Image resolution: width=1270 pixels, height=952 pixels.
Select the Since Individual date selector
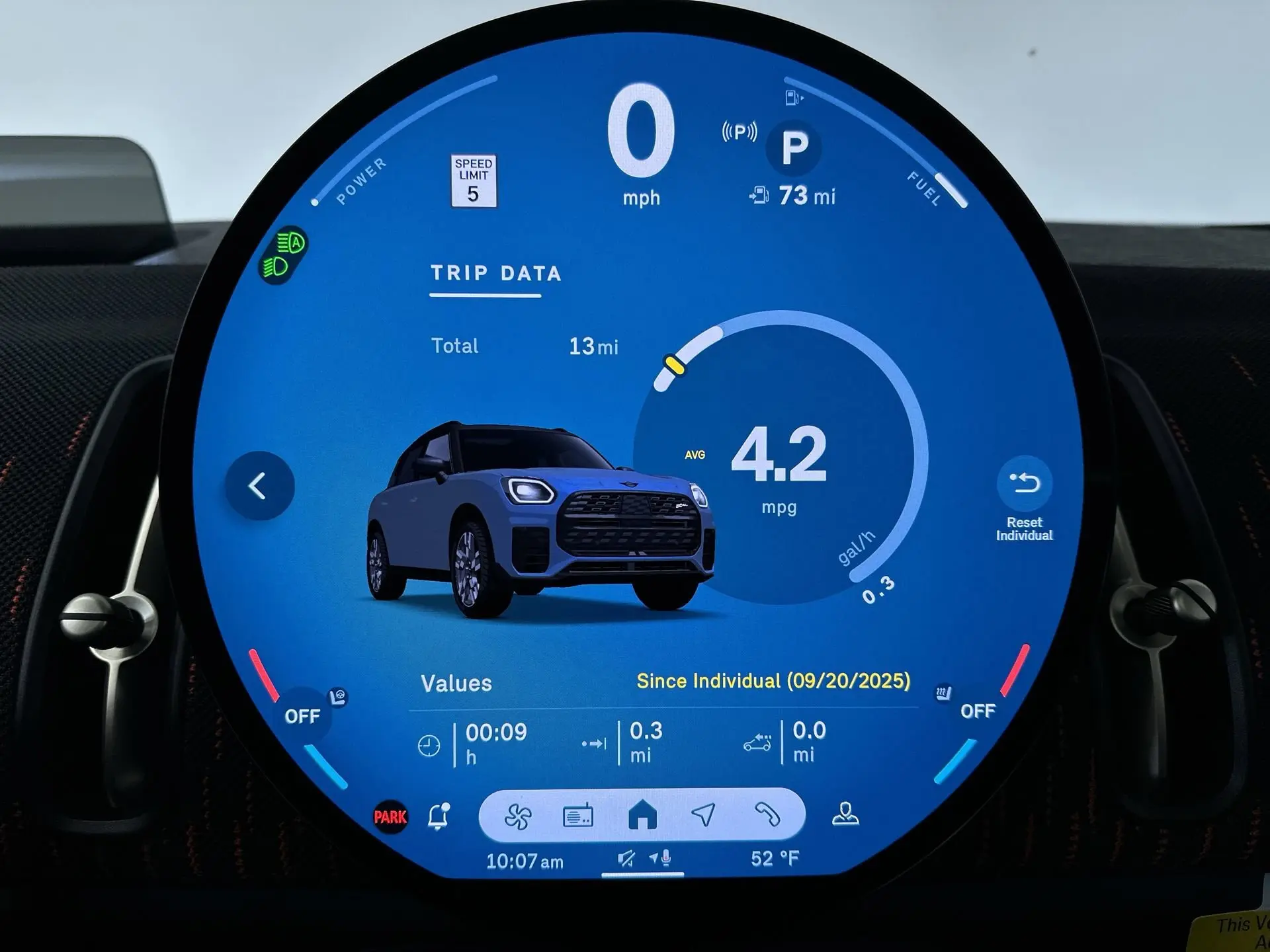[x=773, y=682]
